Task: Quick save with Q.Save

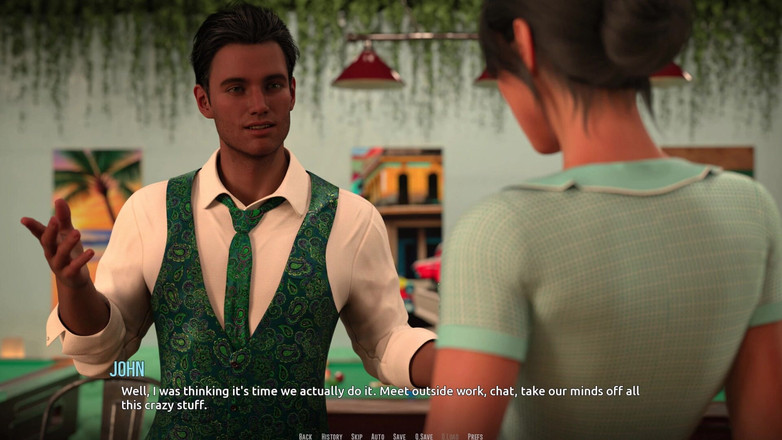Action: (424, 436)
